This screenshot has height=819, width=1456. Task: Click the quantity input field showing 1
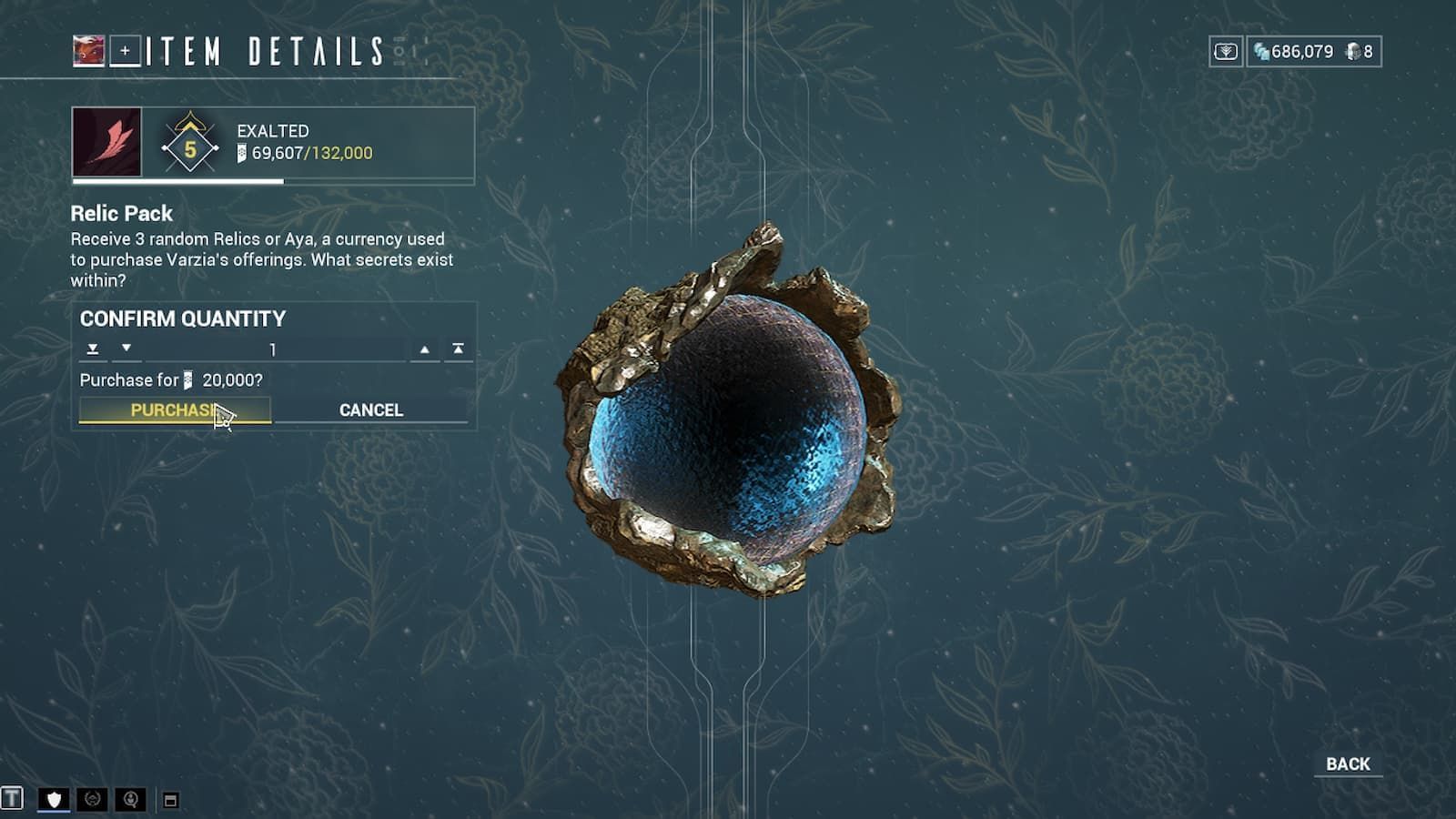(x=273, y=349)
